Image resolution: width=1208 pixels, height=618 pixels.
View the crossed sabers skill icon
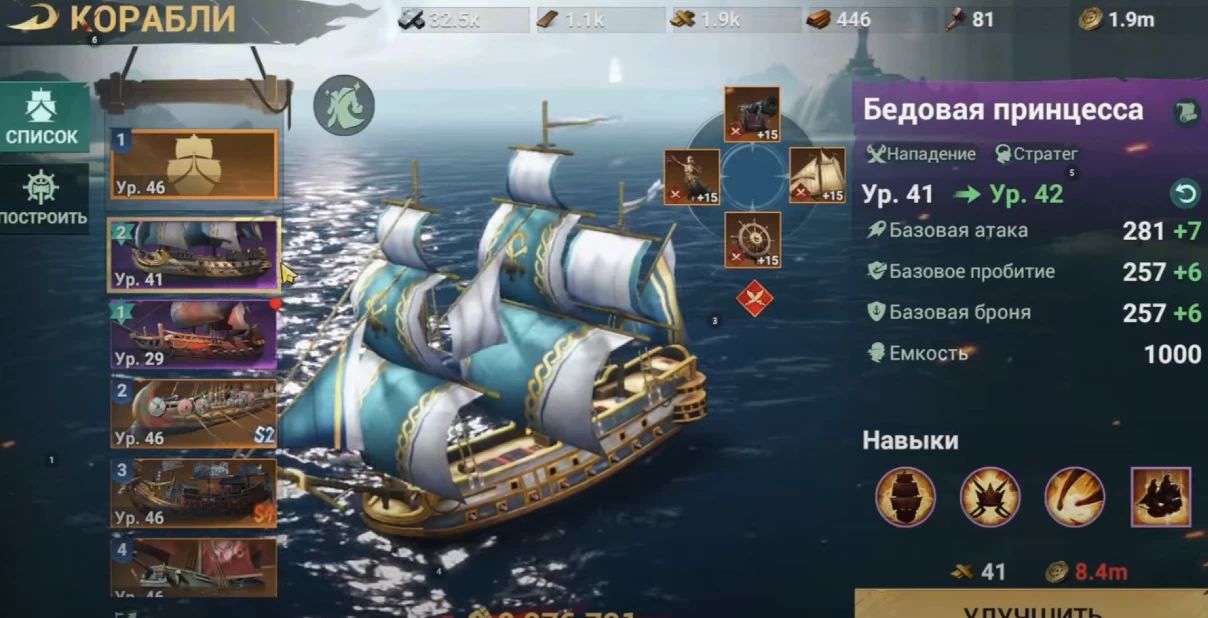pos(990,497)
